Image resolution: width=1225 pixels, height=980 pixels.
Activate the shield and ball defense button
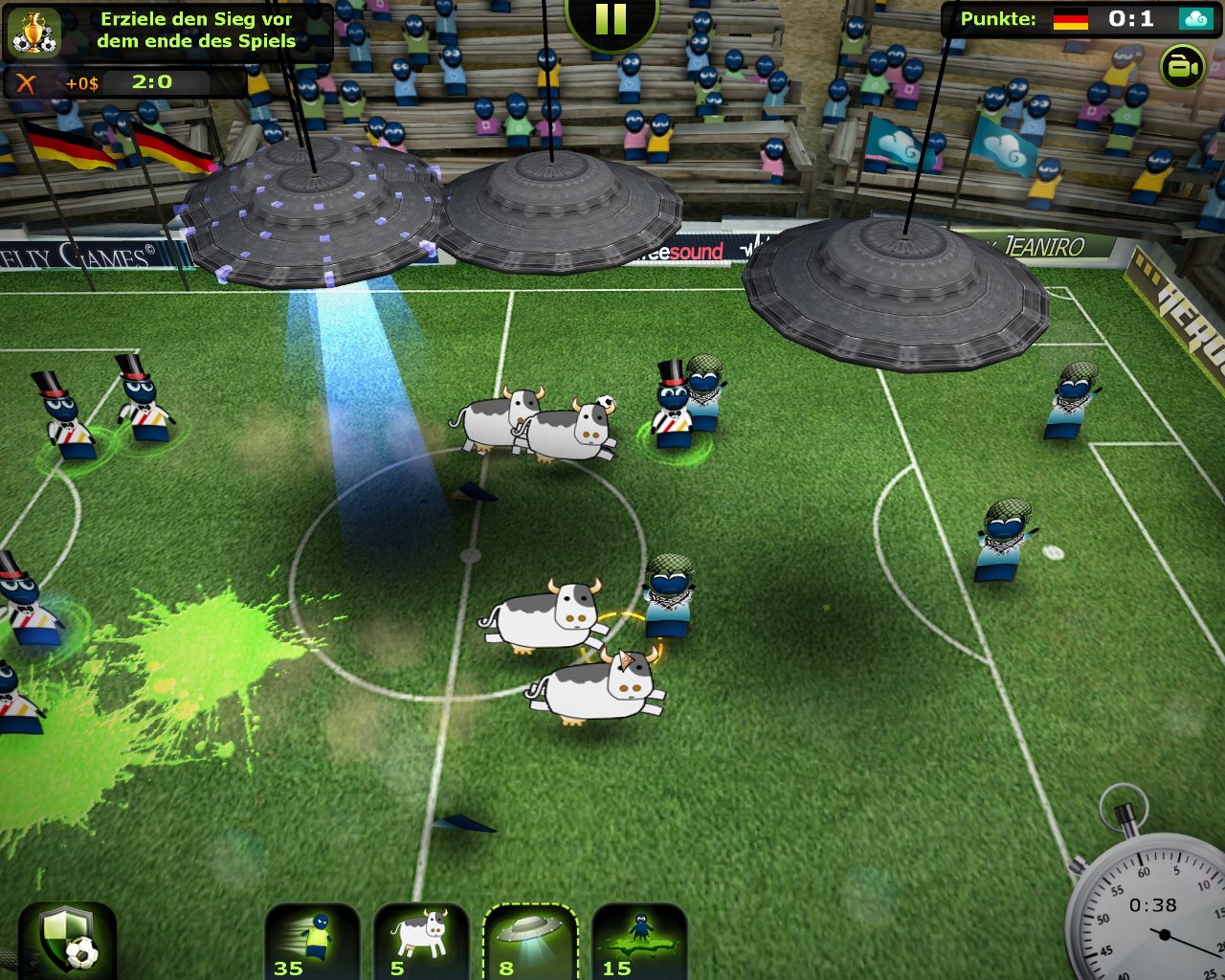[68, 942]
